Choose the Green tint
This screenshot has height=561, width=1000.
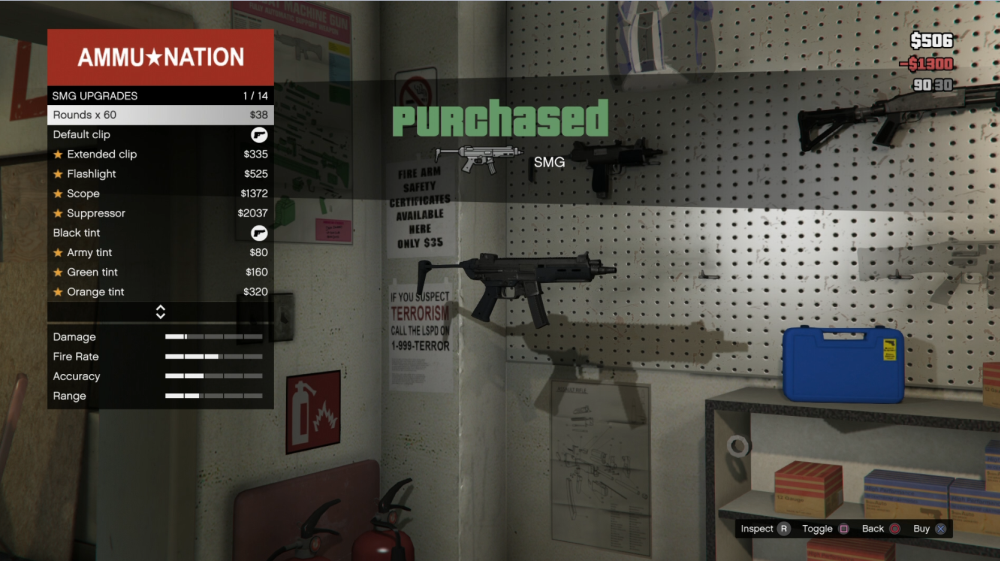[x=160, y=272]
